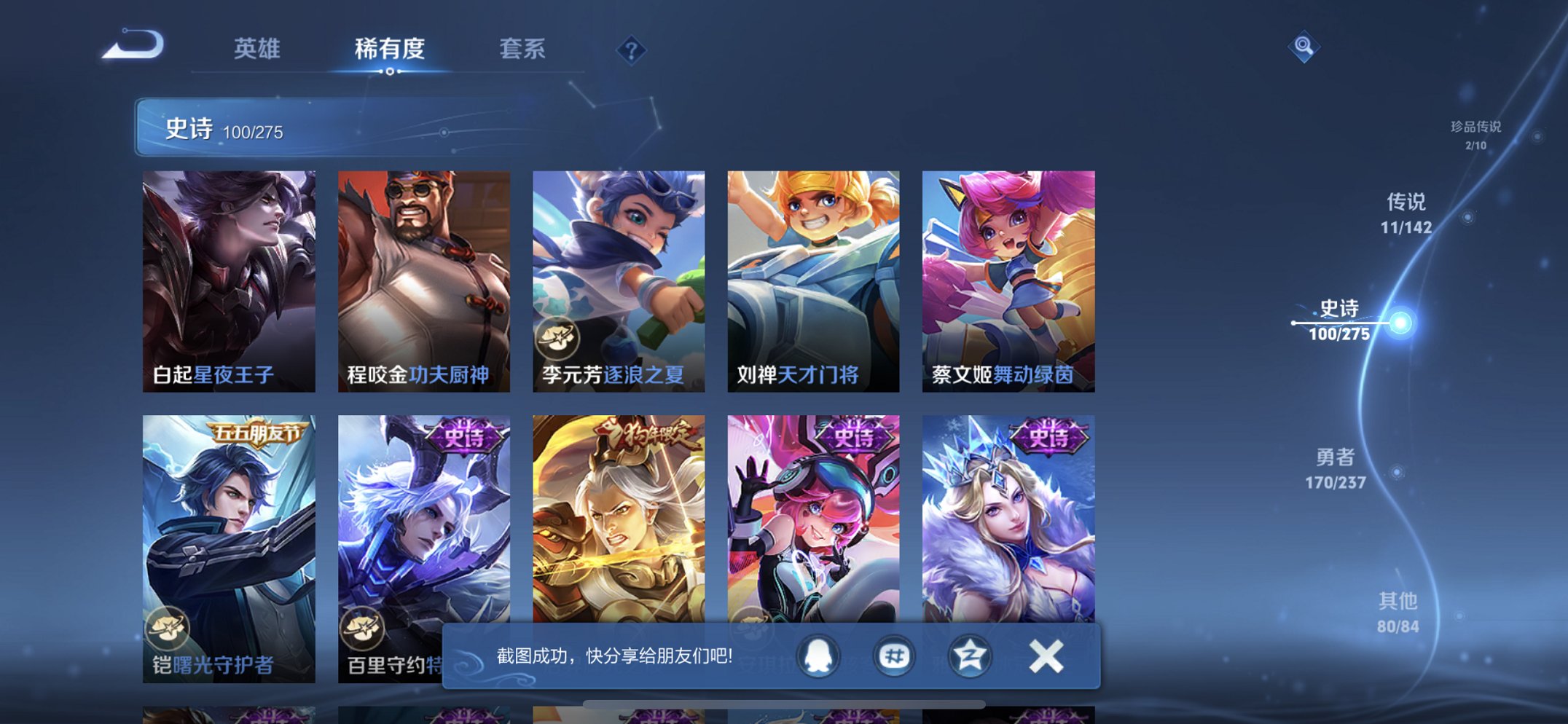This screenshot has height=724, width=1568.
Task: Click the question mark help icon
Action: pos(631,51)
